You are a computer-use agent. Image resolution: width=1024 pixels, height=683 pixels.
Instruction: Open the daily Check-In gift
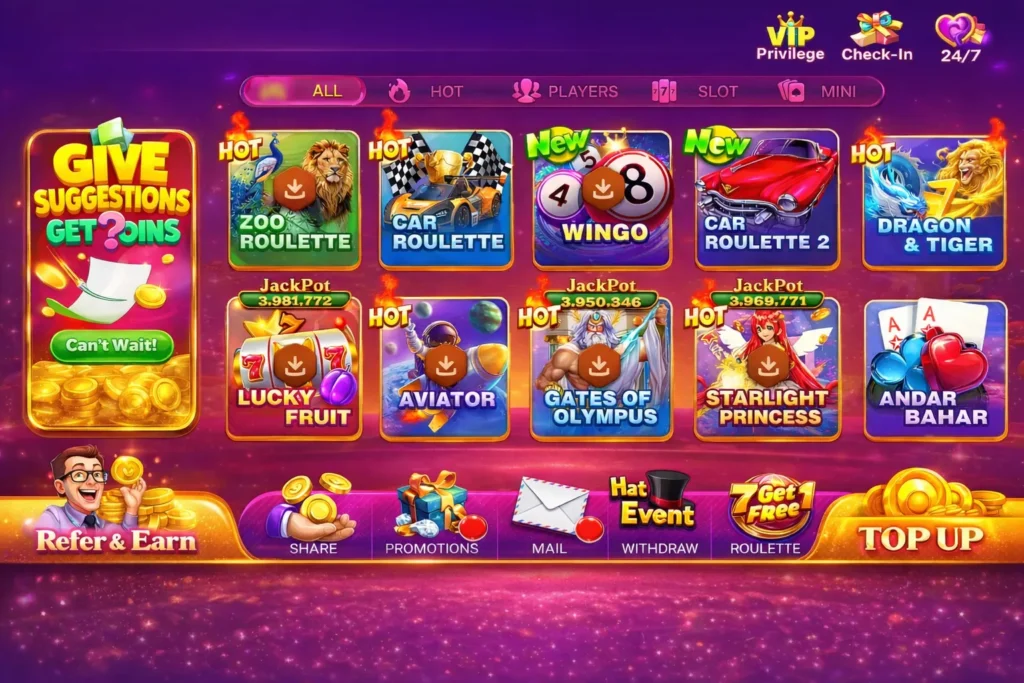(876, 37)
